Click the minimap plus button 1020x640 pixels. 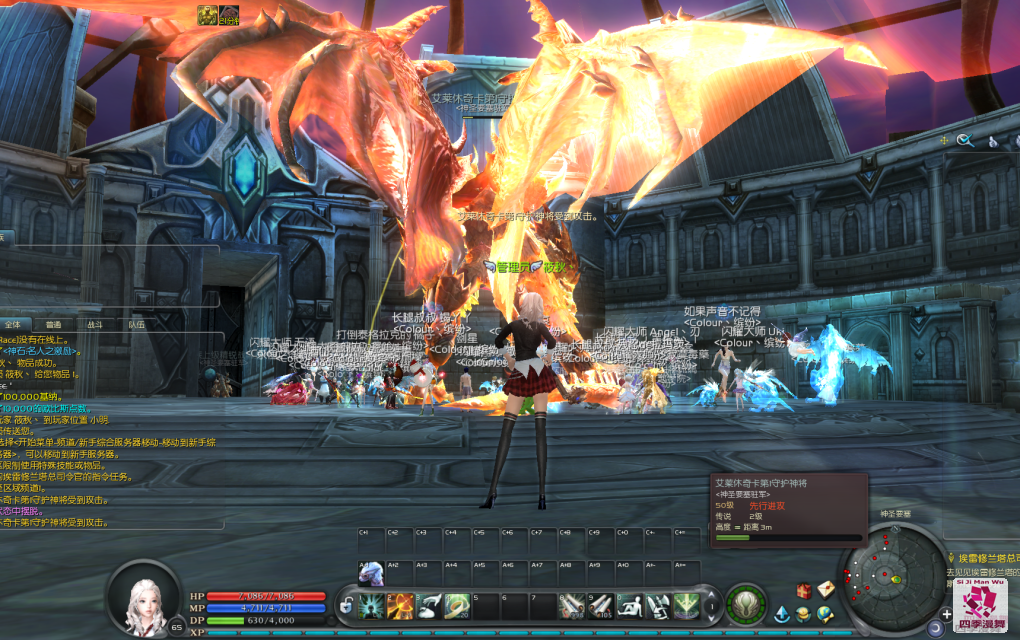(946, 613)
